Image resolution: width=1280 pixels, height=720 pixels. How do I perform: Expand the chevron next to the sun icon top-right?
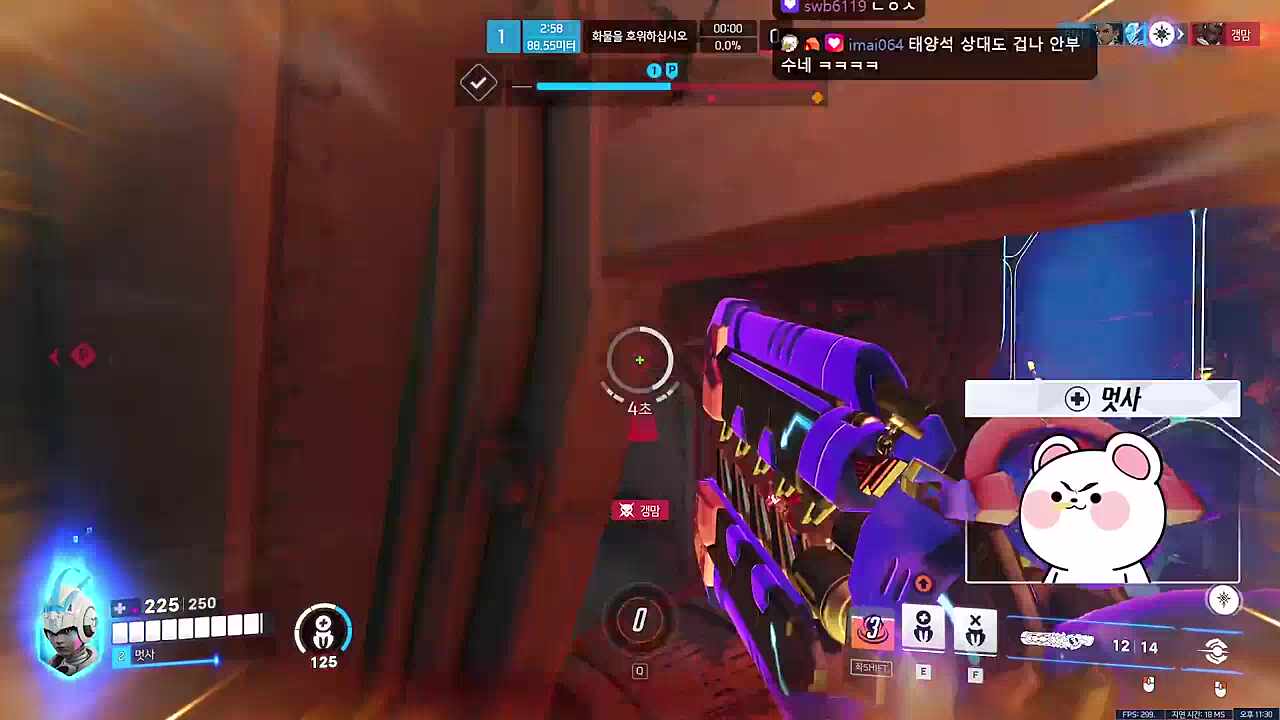click(1180, 35)
